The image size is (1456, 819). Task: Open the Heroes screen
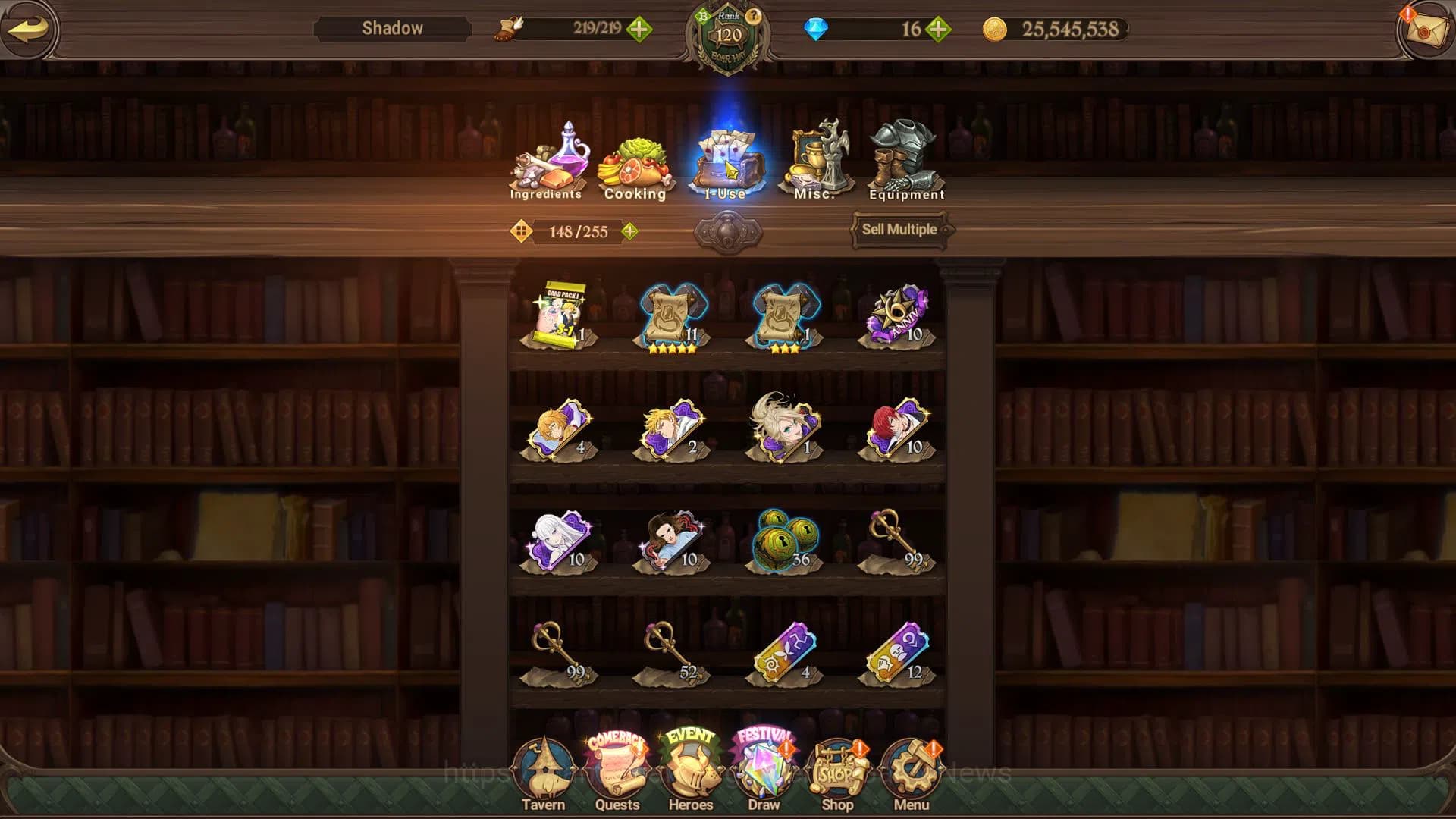pyautogui.click(x=690, y=773)
